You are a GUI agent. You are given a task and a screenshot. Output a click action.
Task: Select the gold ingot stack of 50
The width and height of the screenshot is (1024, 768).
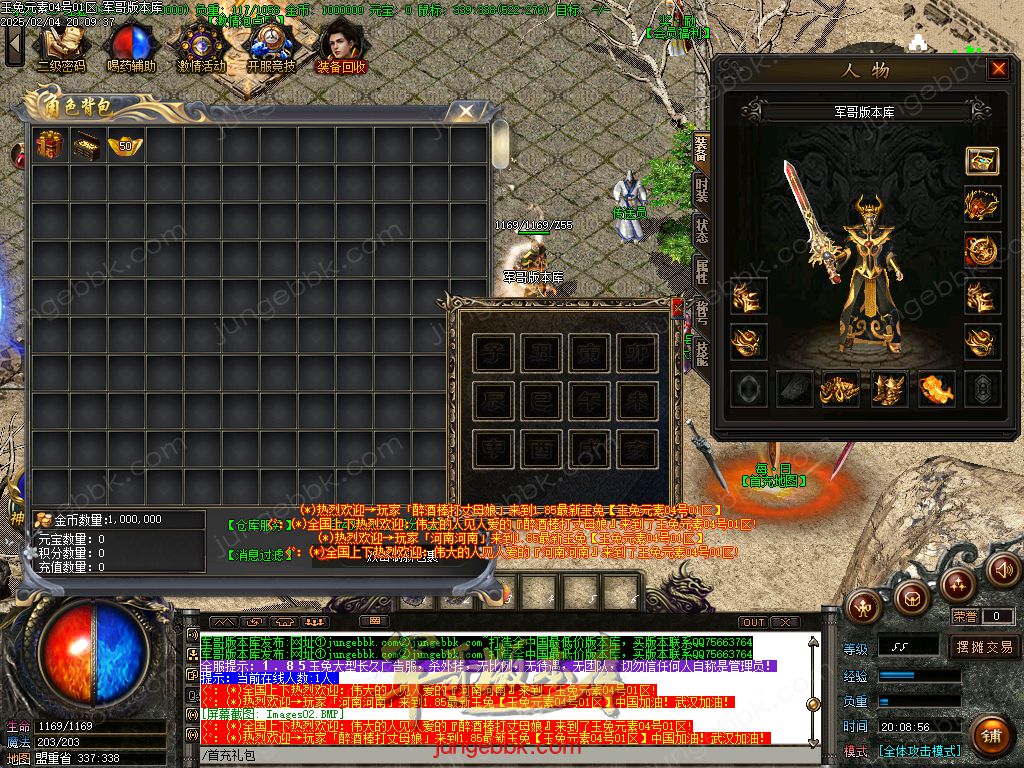[x=125, y=145]
